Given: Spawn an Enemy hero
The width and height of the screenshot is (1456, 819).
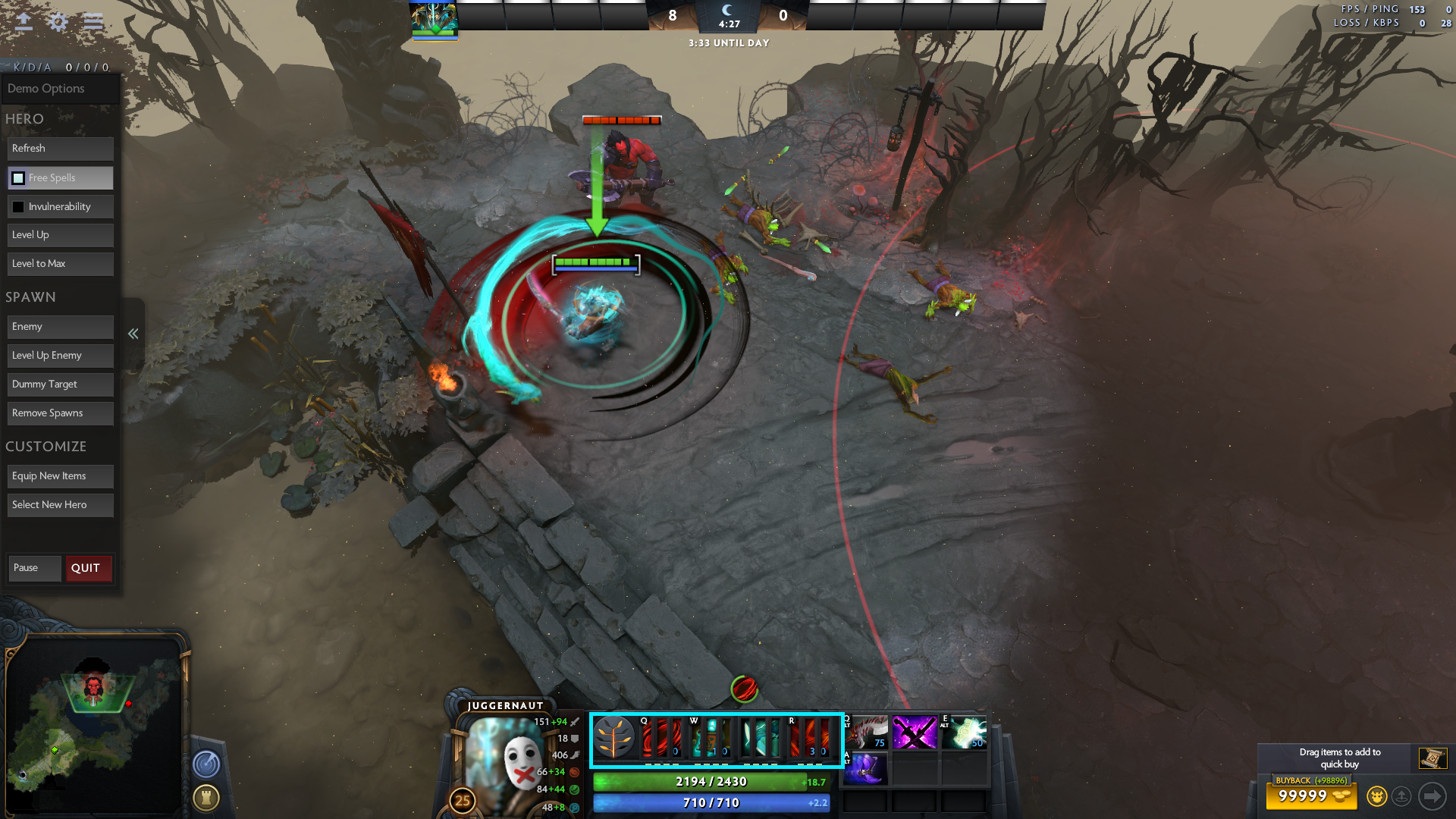Looking at the screenshot, I should click(x=60, y=326).
